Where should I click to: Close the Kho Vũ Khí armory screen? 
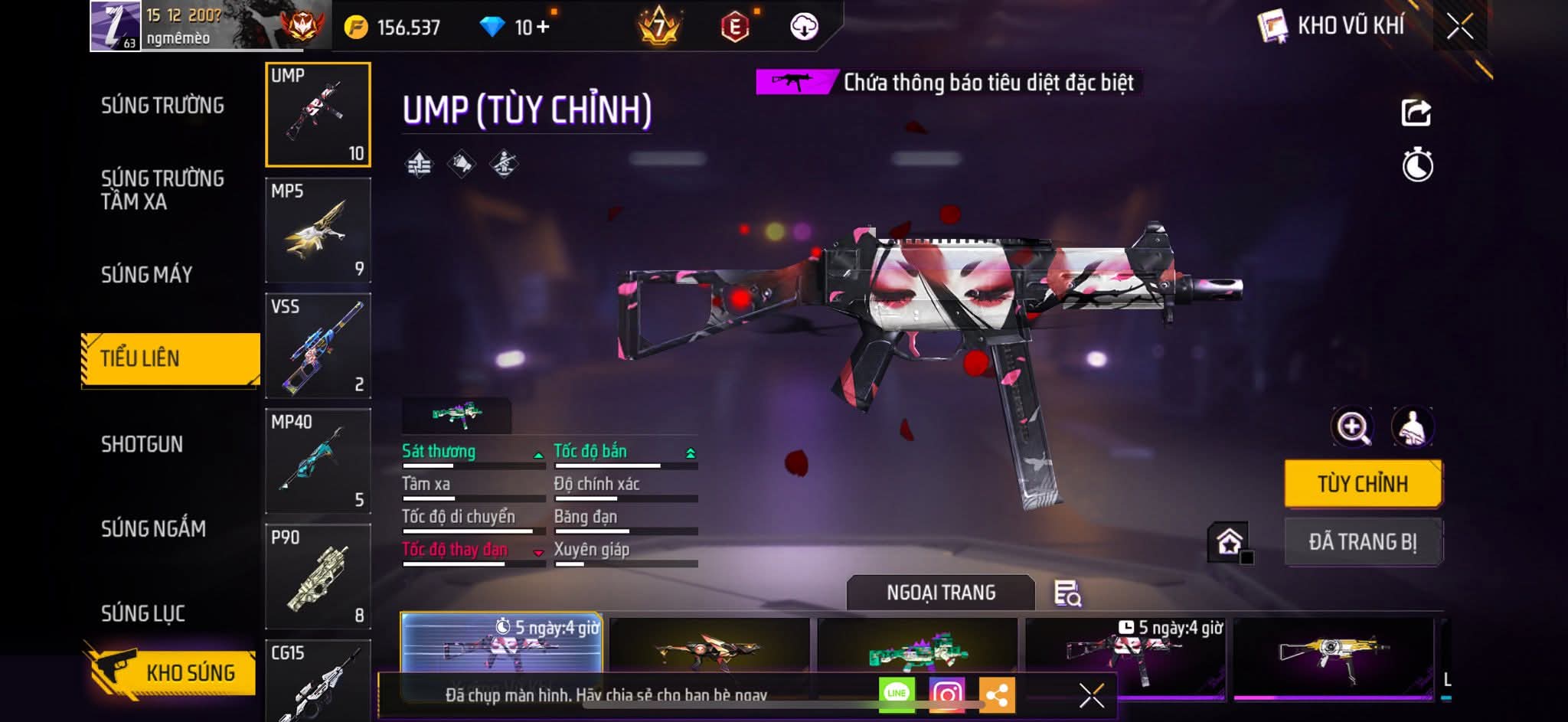pyautogui.click(x=1459, y=27)
